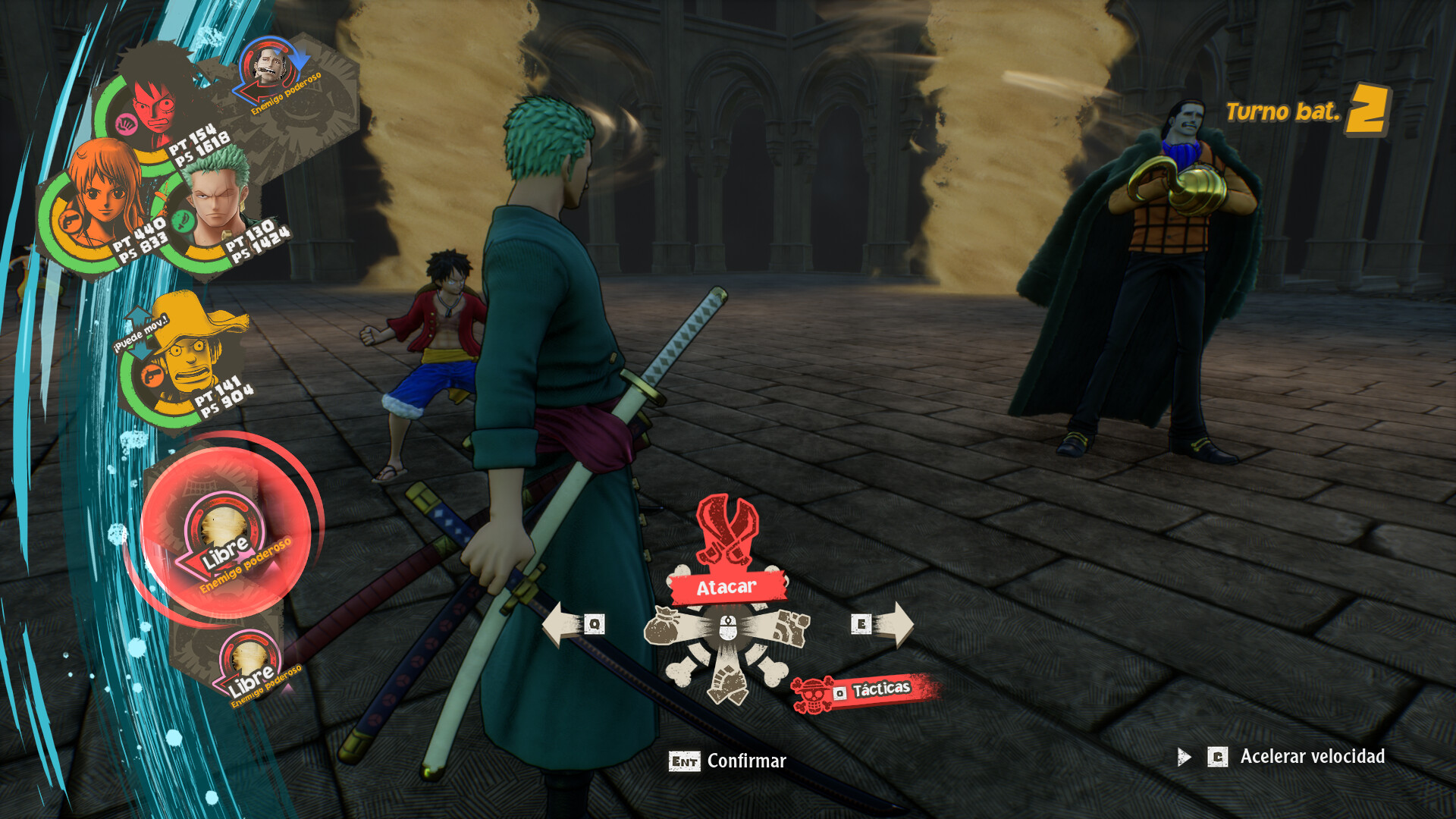
Task: Confirm the selected command
Action: pyautogui.click(x=727, y=761)
